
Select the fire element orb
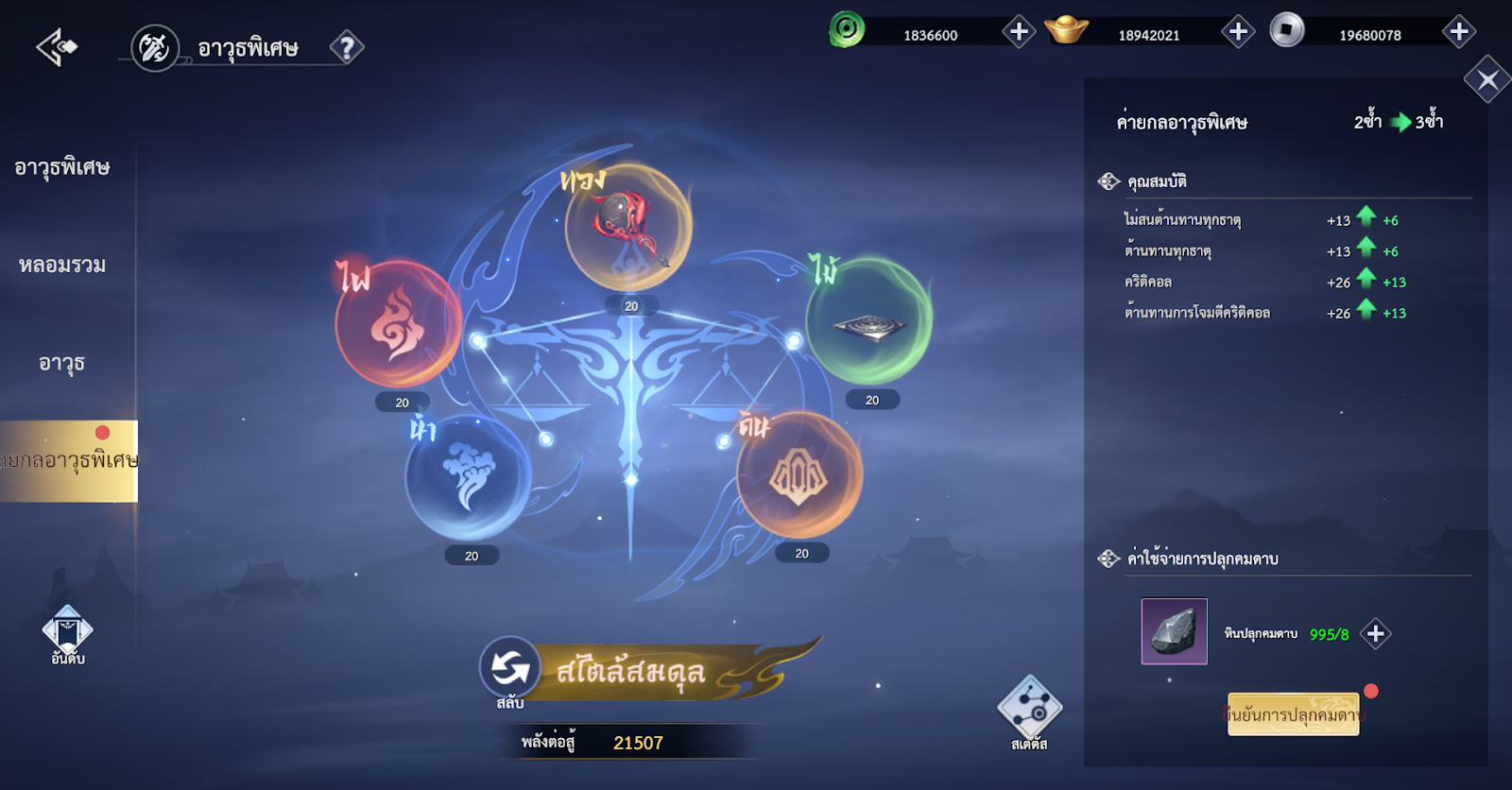pyautogui.click(x=398, y=324)
